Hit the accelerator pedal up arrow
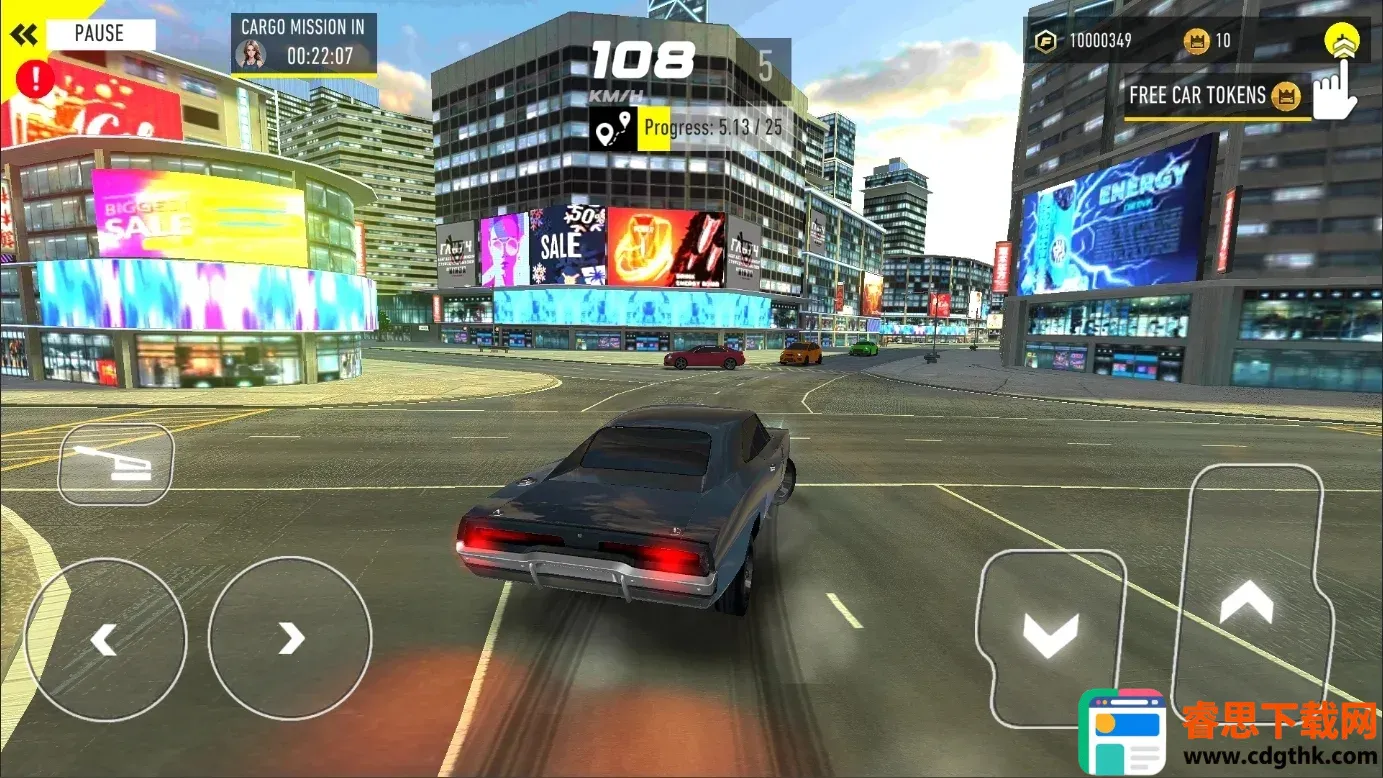 pos(1246,602)
